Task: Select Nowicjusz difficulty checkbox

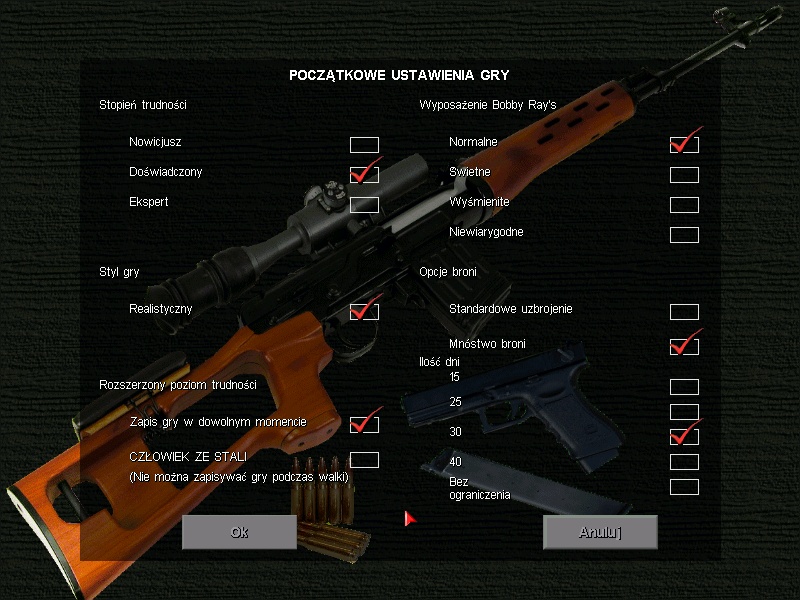Action: 364,145
